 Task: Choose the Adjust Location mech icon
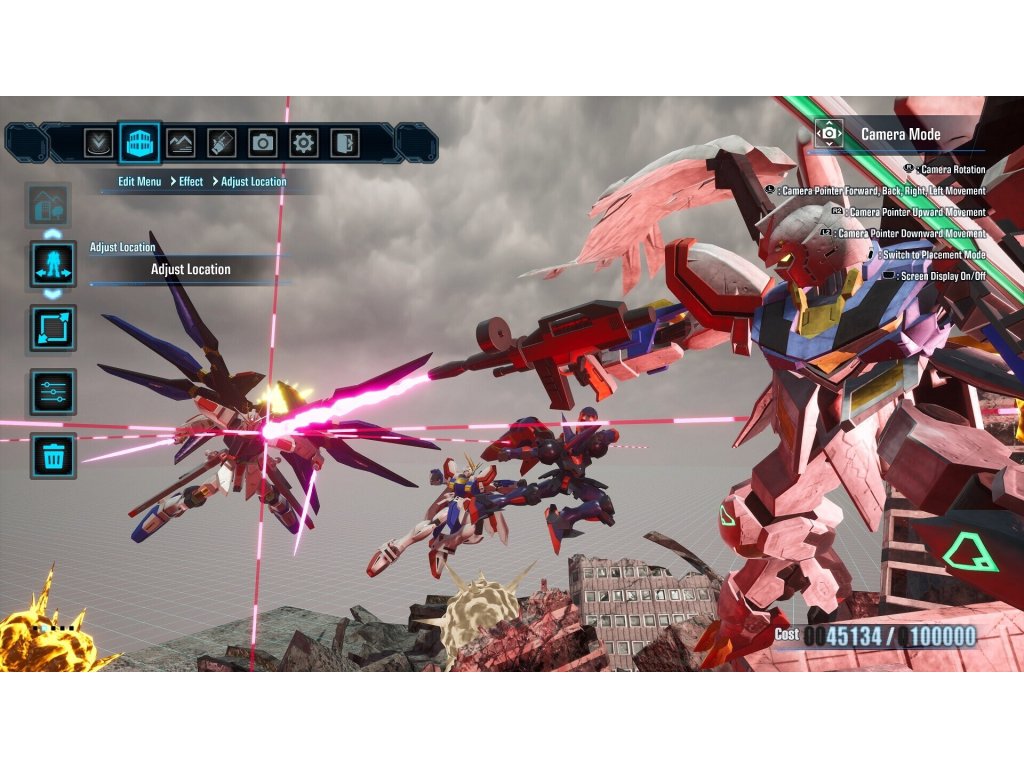coord(53,265)
